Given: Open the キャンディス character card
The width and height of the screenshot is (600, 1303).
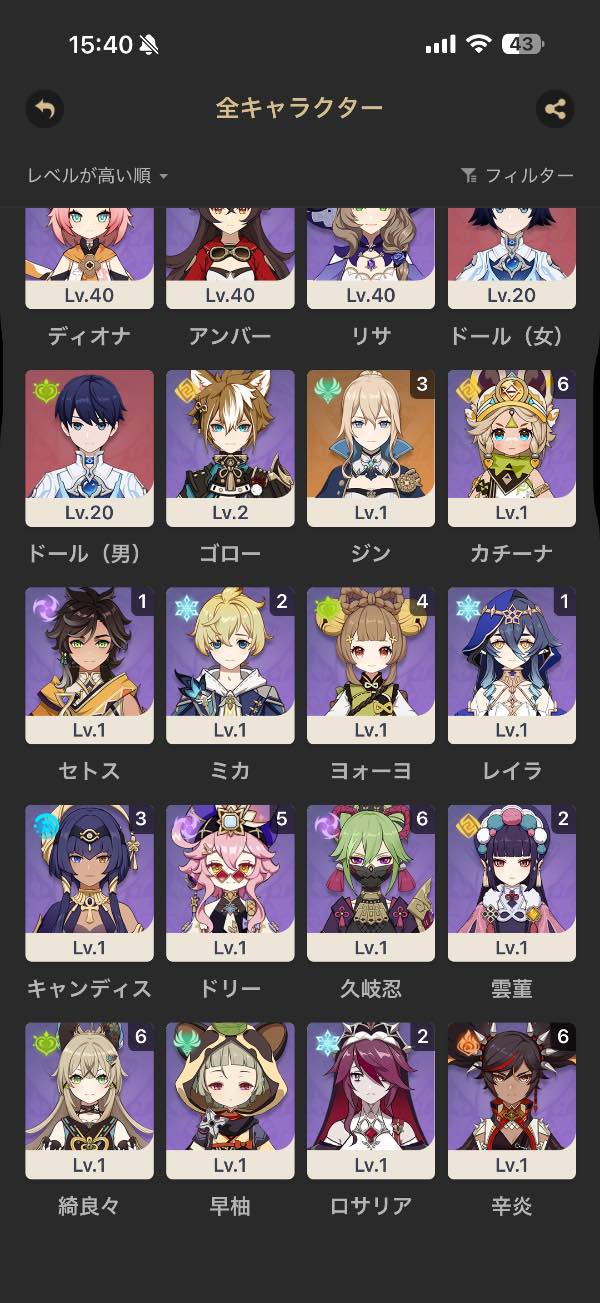Looking at the screenshot, I should pos(89,883).
